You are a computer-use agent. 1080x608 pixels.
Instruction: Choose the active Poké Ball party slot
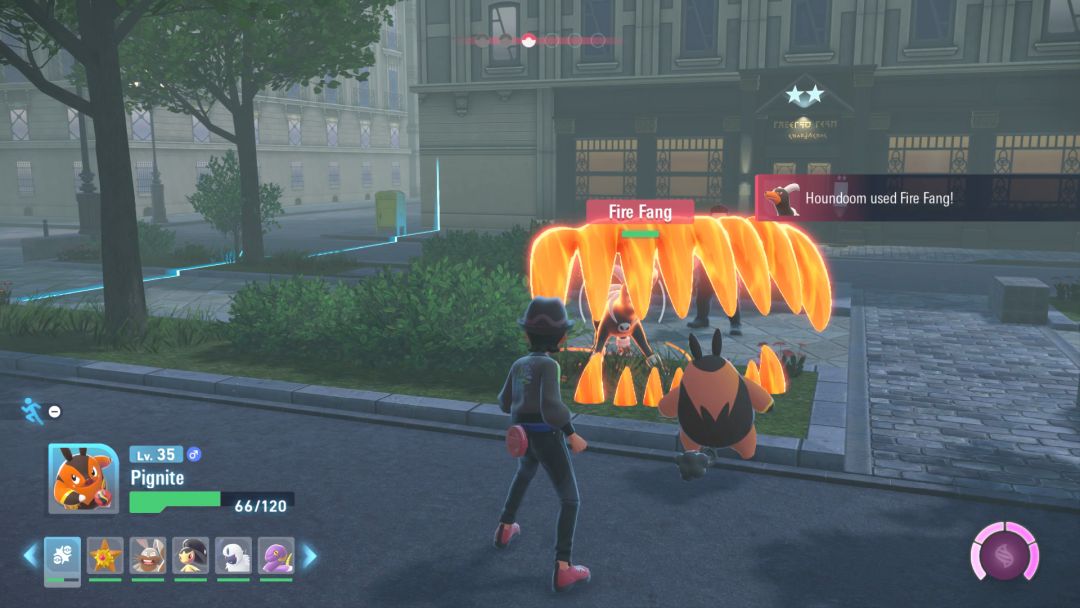pyautogui.click(x=62, y=557)
